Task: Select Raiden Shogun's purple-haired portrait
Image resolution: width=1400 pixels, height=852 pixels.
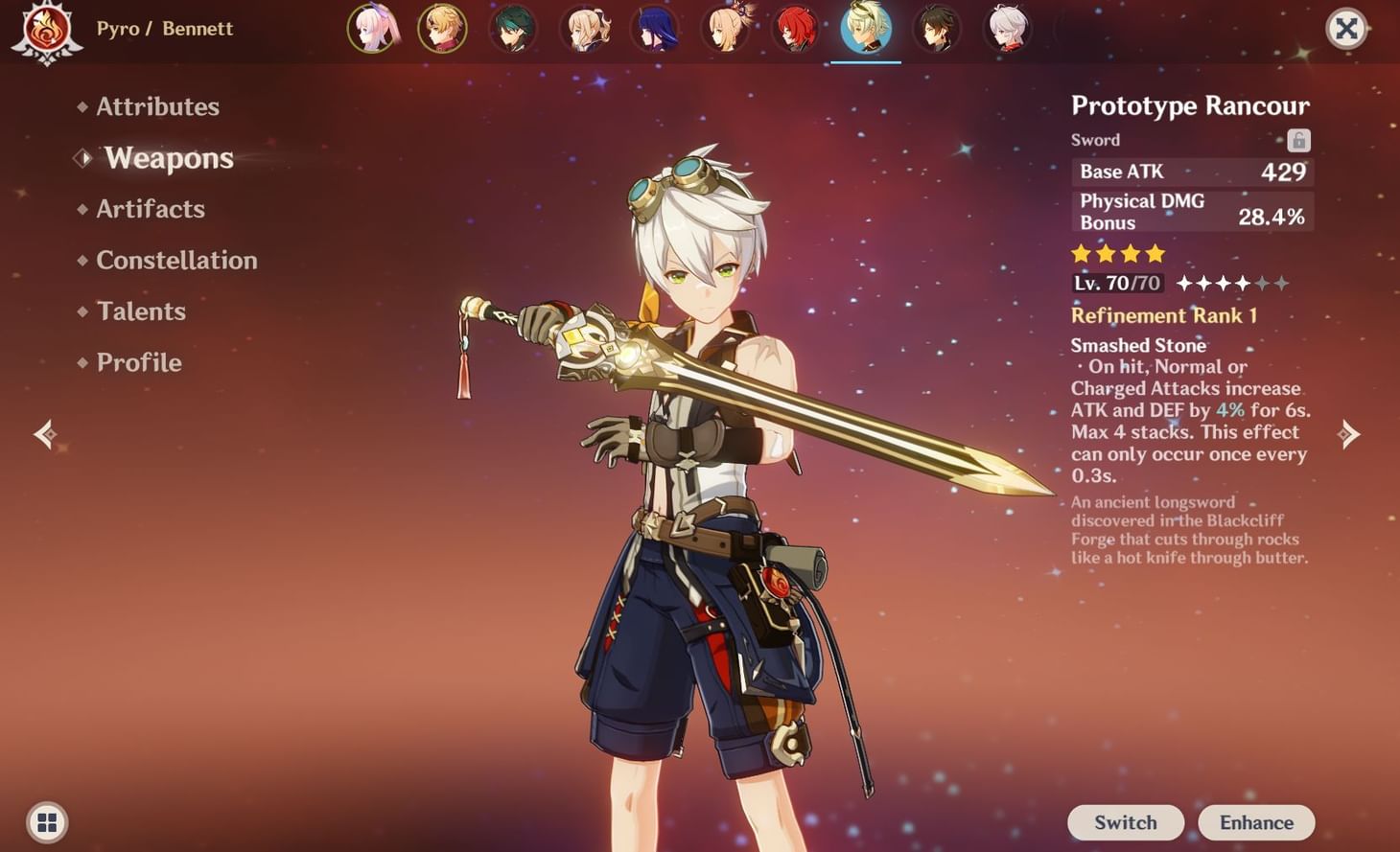Action: (655, 28)
